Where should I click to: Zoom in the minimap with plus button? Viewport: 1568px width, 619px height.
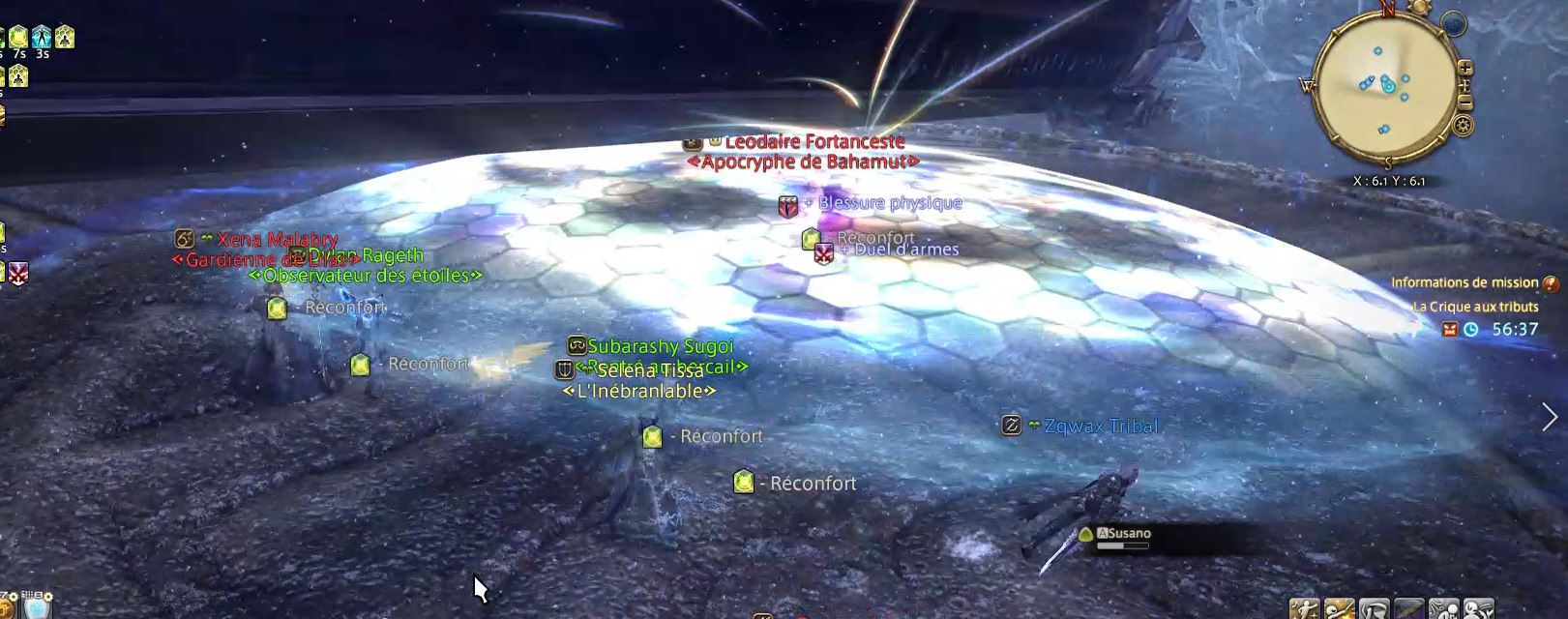pyautogui.click(x=1464, y=68)
